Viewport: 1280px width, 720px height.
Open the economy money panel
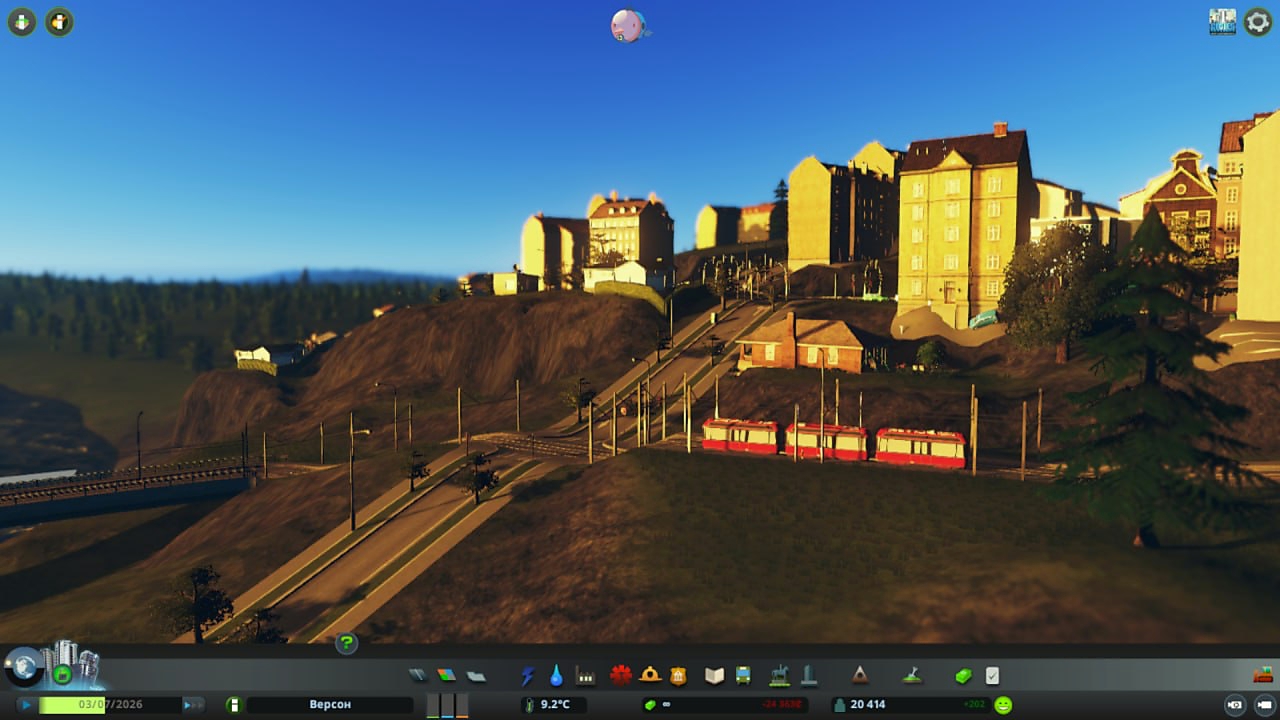(963, 676)
